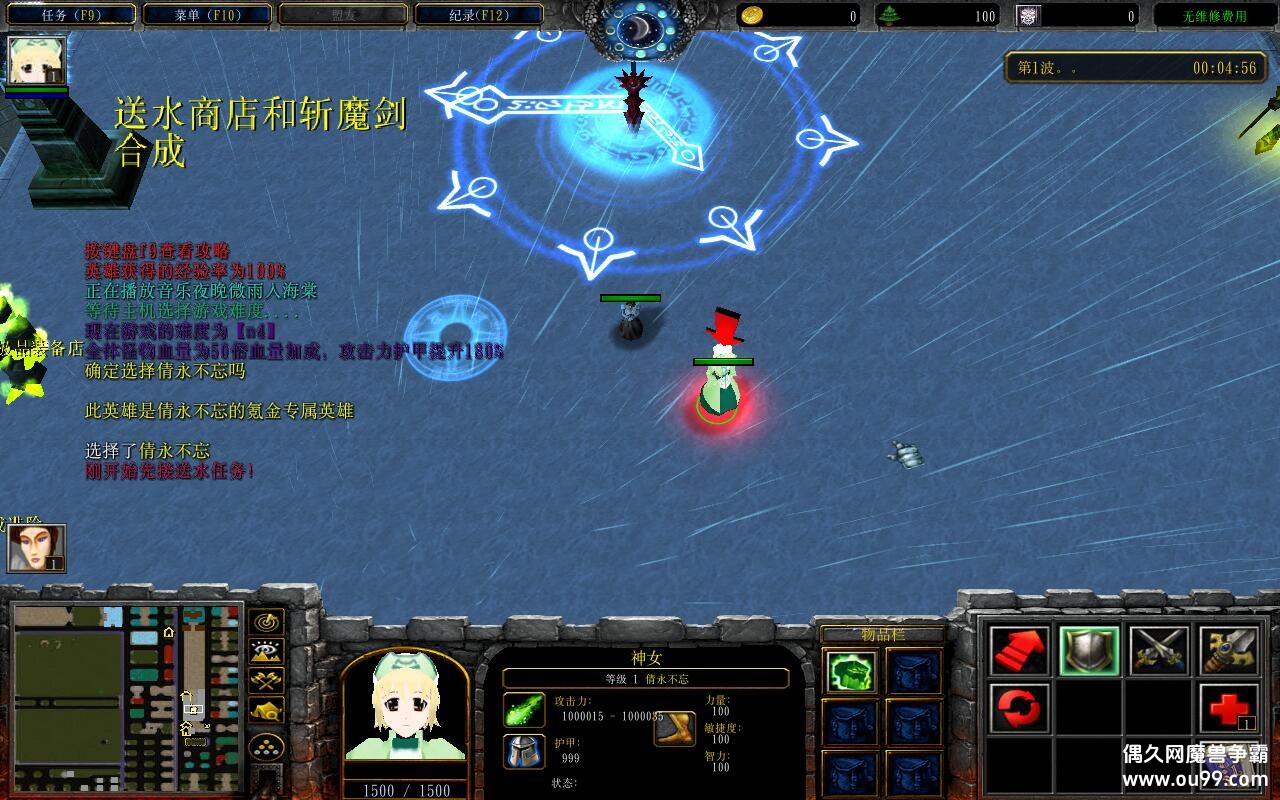Click the minimap to move the camera
This screenshot has width=1280, height=800.
(127, 697)
